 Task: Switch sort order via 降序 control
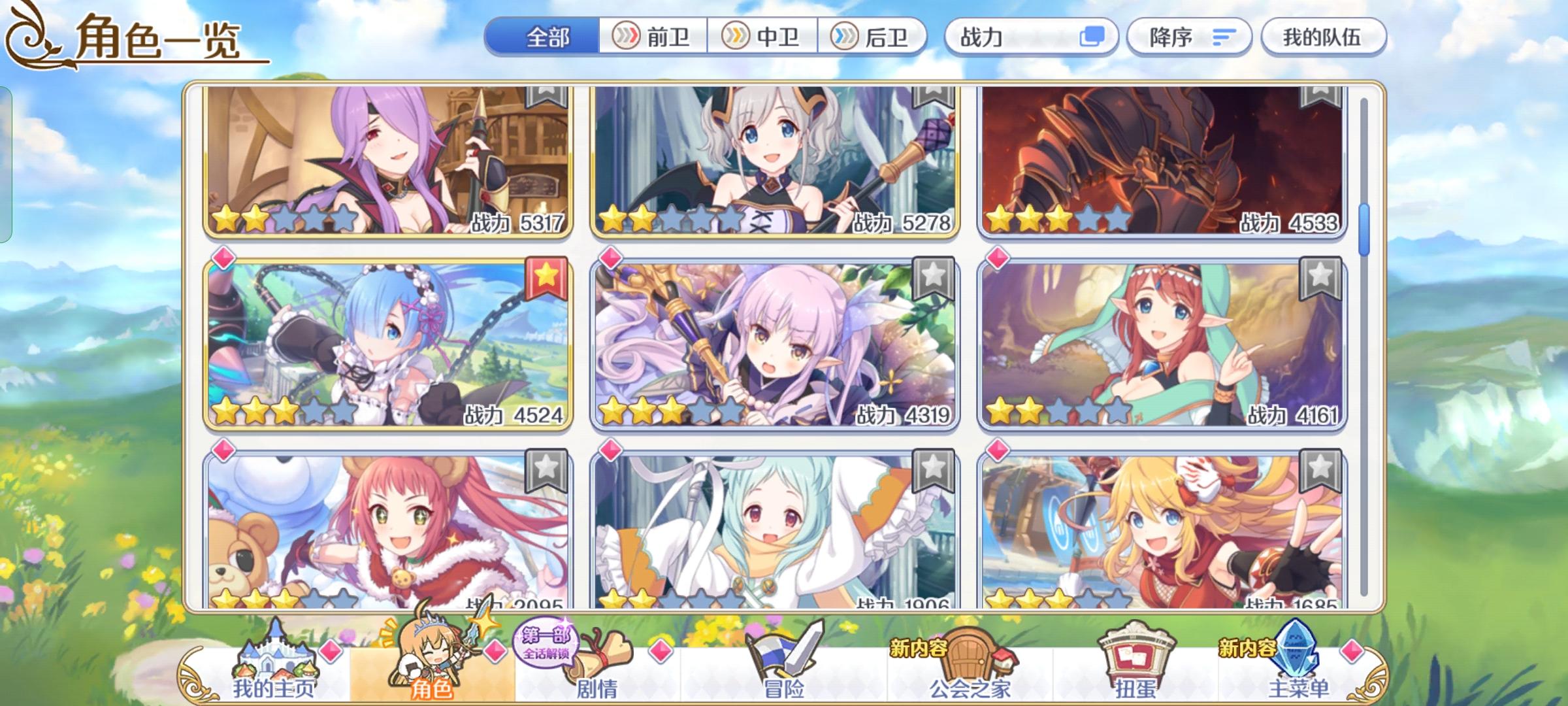[1189, 37]
